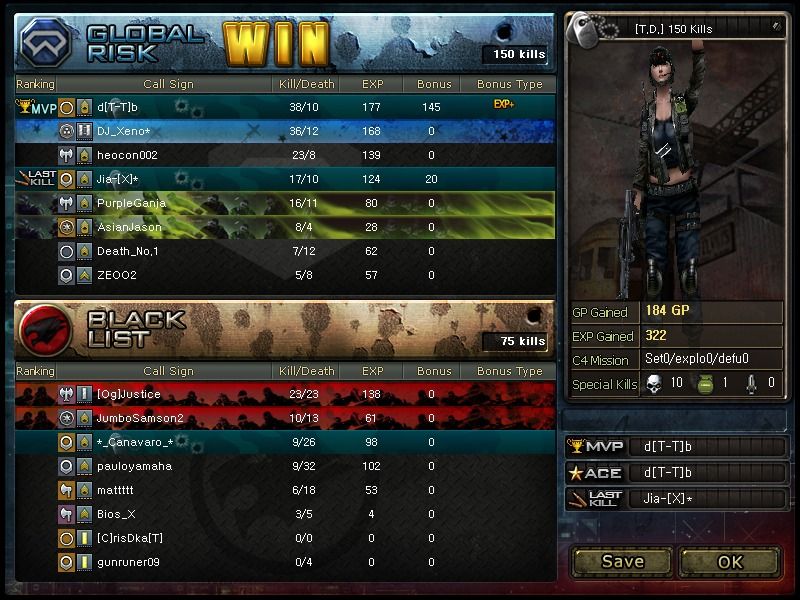Image resolution: width=800 pixels, height=600 pixels.
Task: Select [Og]Justice in Black List team
Action: (285, 394)
